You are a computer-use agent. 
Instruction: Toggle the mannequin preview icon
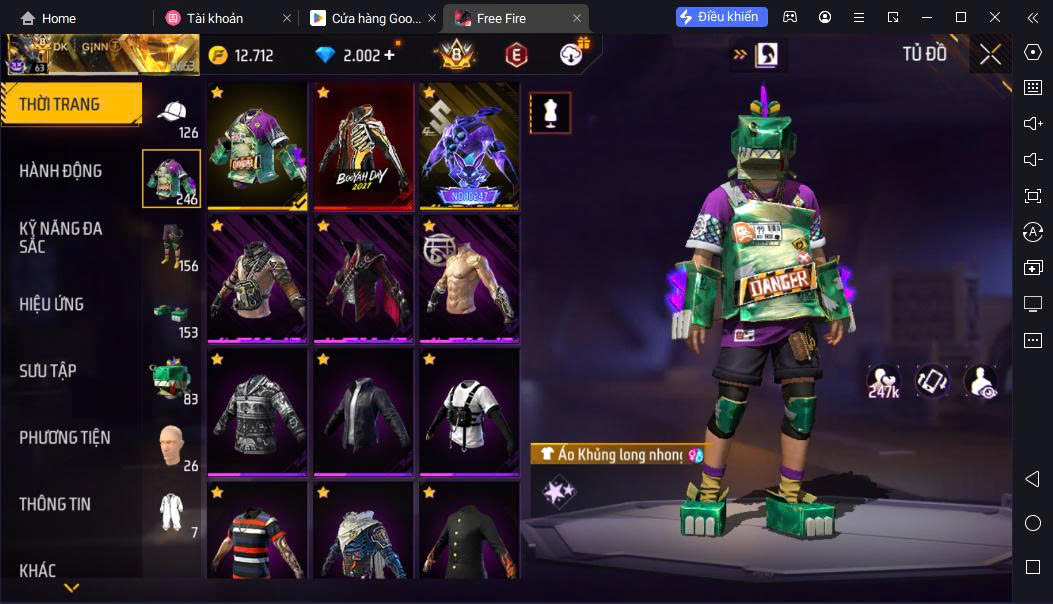click(549, 113)
